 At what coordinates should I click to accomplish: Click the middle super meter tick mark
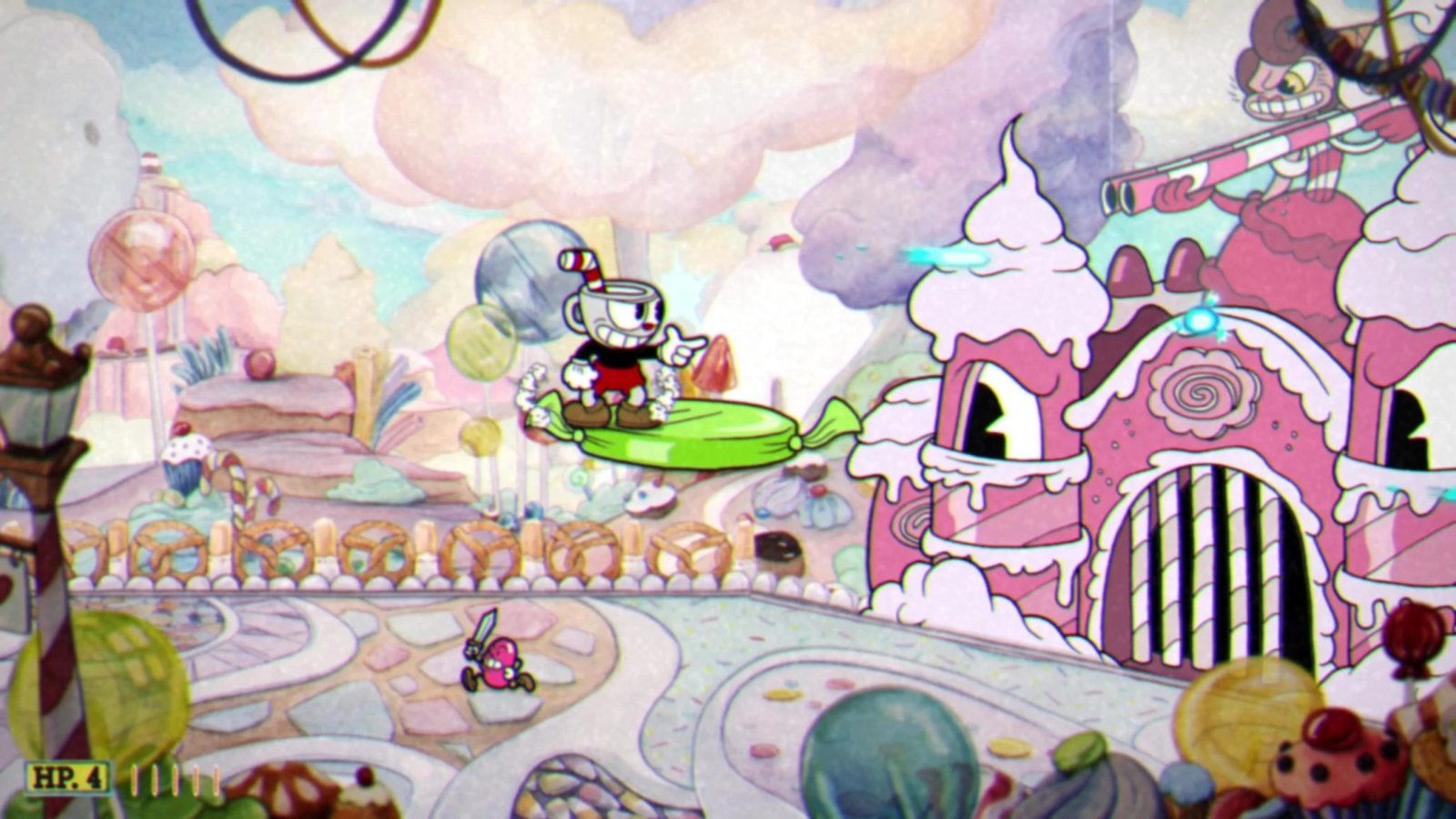(x=175, y=778)
